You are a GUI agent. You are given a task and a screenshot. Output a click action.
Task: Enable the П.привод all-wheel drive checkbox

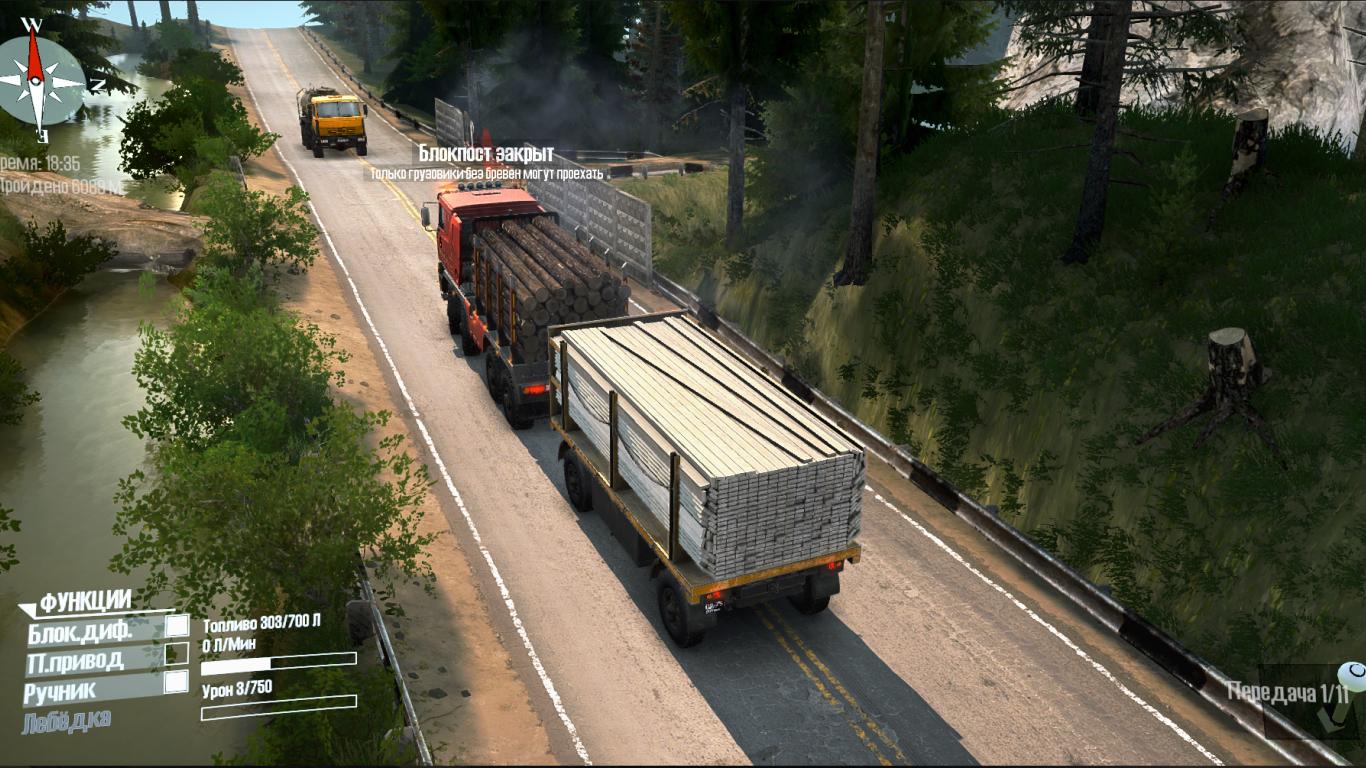[176, 653]
